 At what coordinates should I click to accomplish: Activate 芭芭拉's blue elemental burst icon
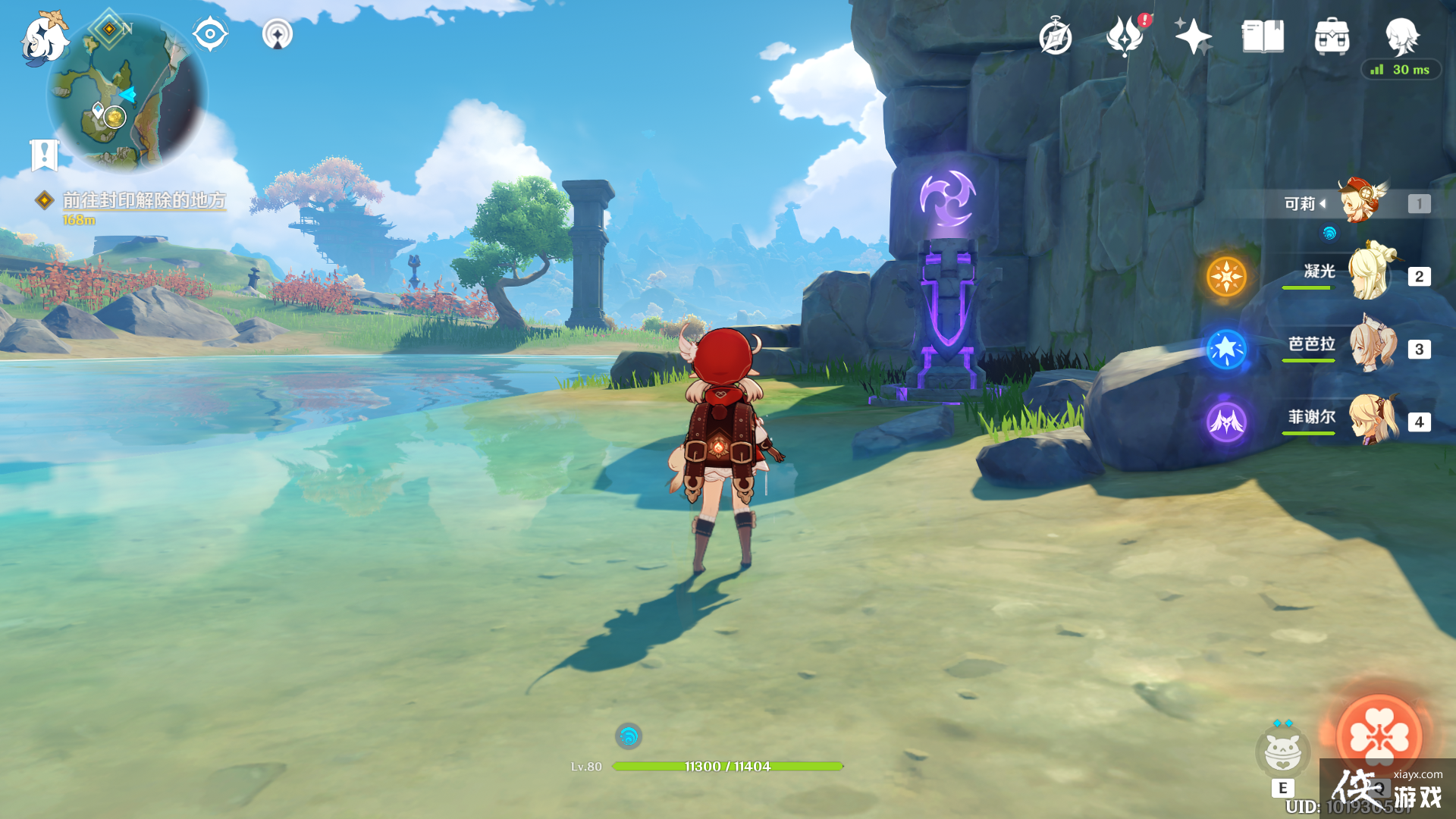(1226, 349)
